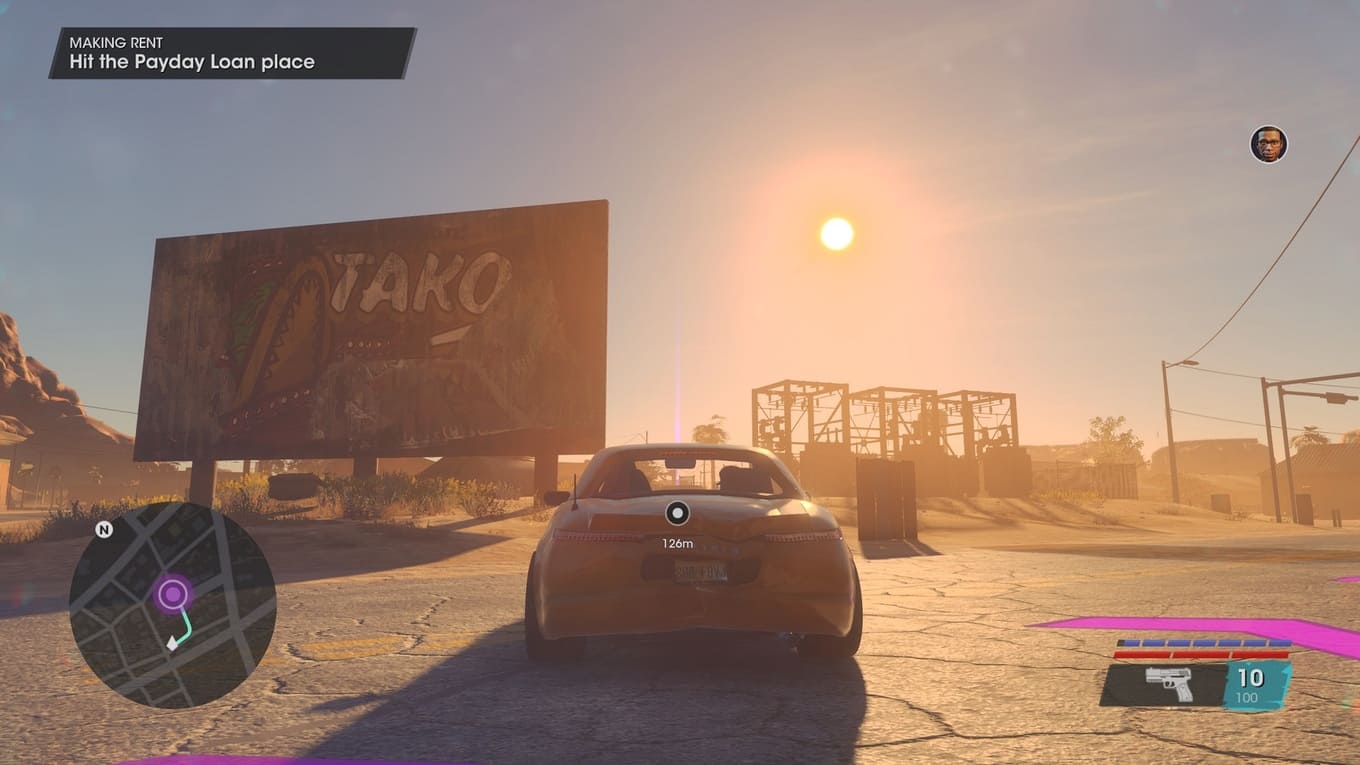
Task: Click the purple objective marker on minimap
Action: tap(173, 595)
